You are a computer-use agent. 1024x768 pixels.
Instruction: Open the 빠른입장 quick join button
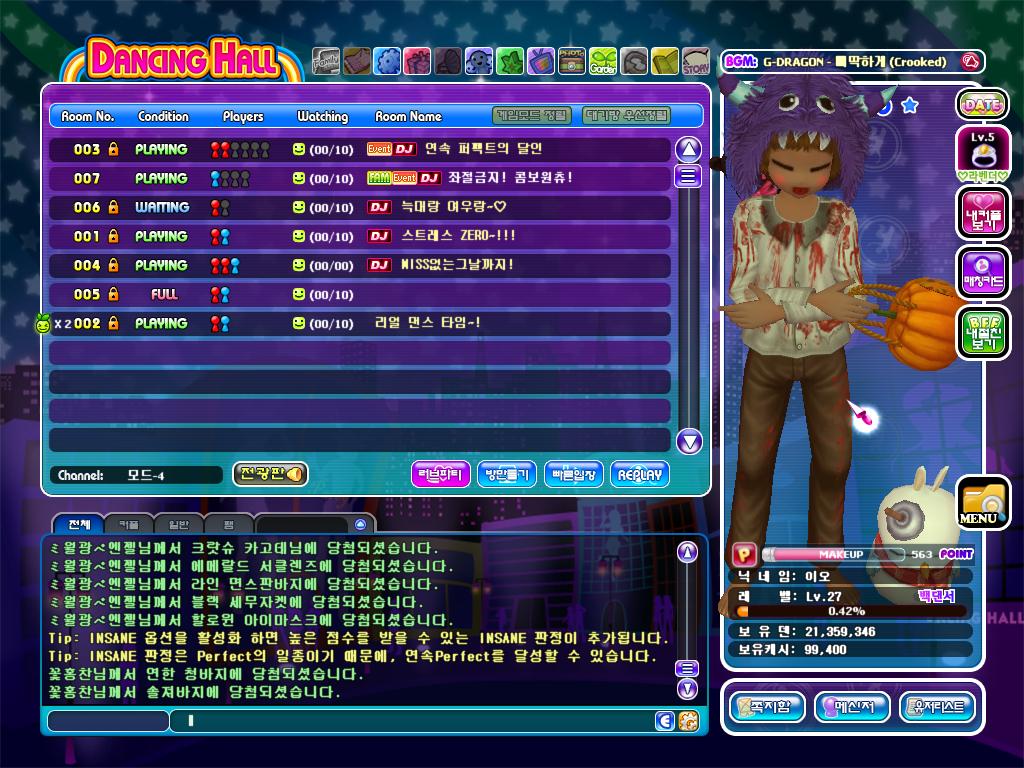pos(573,474)
